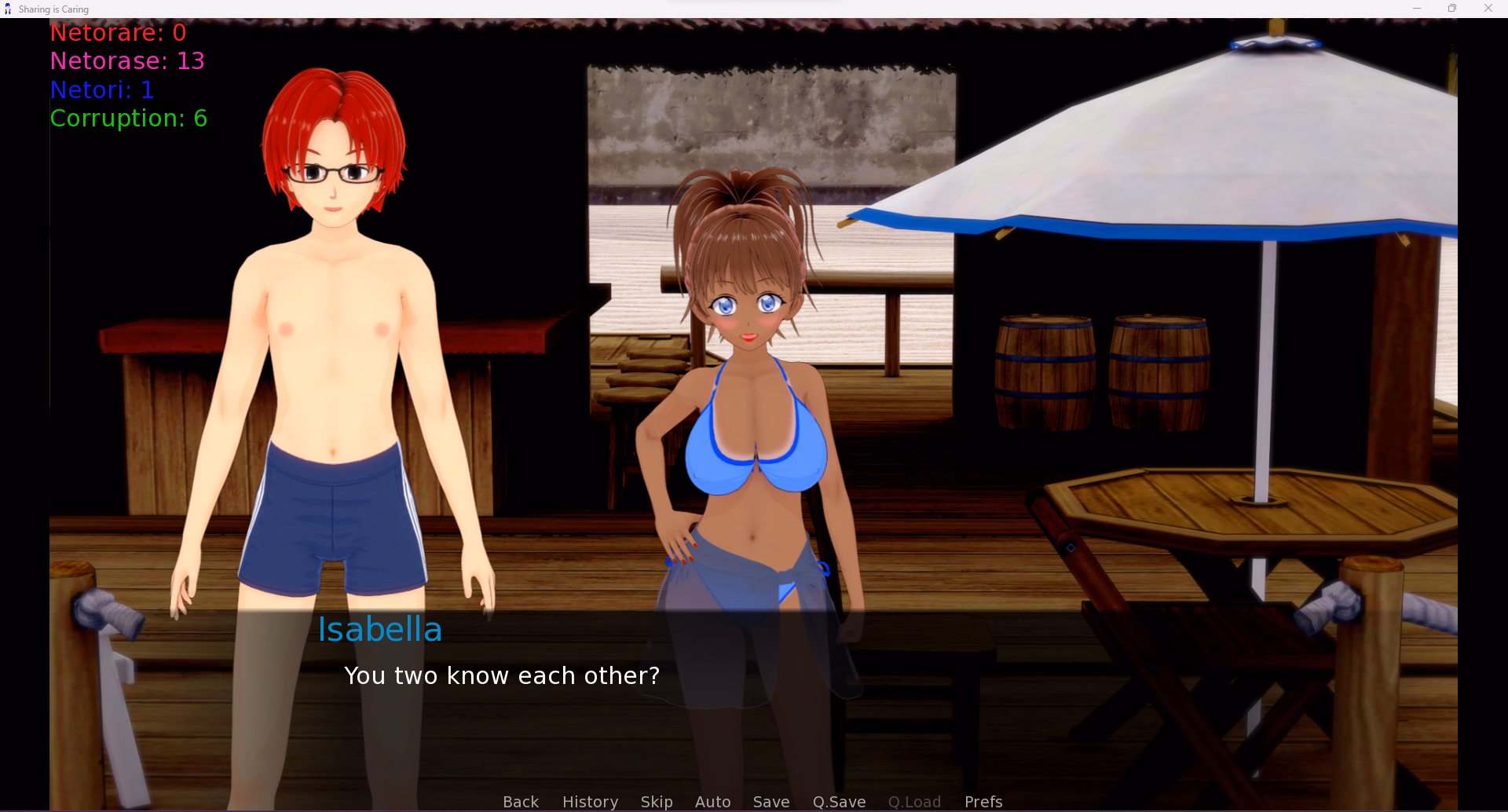The width and height of the screenshot is (1508, 812).
Task: Perform a Quick Save with Q.Save
Action: 839,801
